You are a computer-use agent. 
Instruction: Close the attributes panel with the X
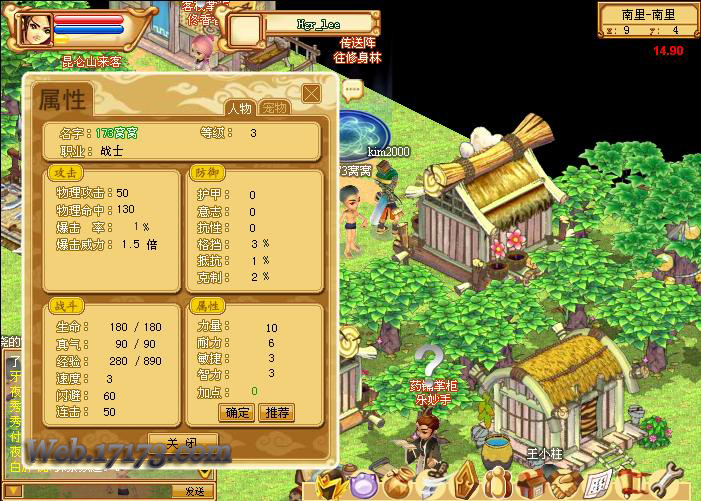[311, 93]
